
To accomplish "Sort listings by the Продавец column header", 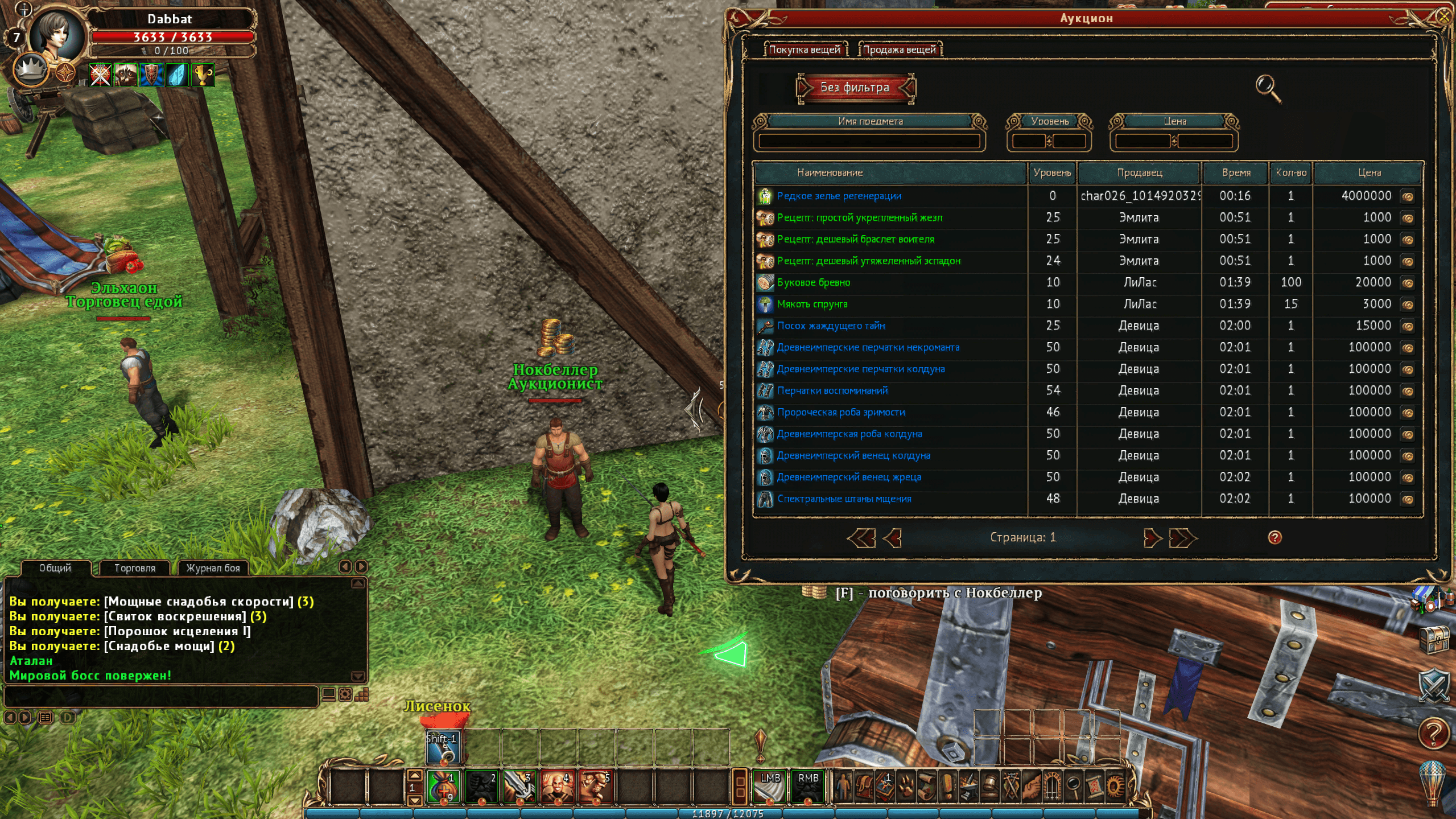I will click(x=1139, y=172).
